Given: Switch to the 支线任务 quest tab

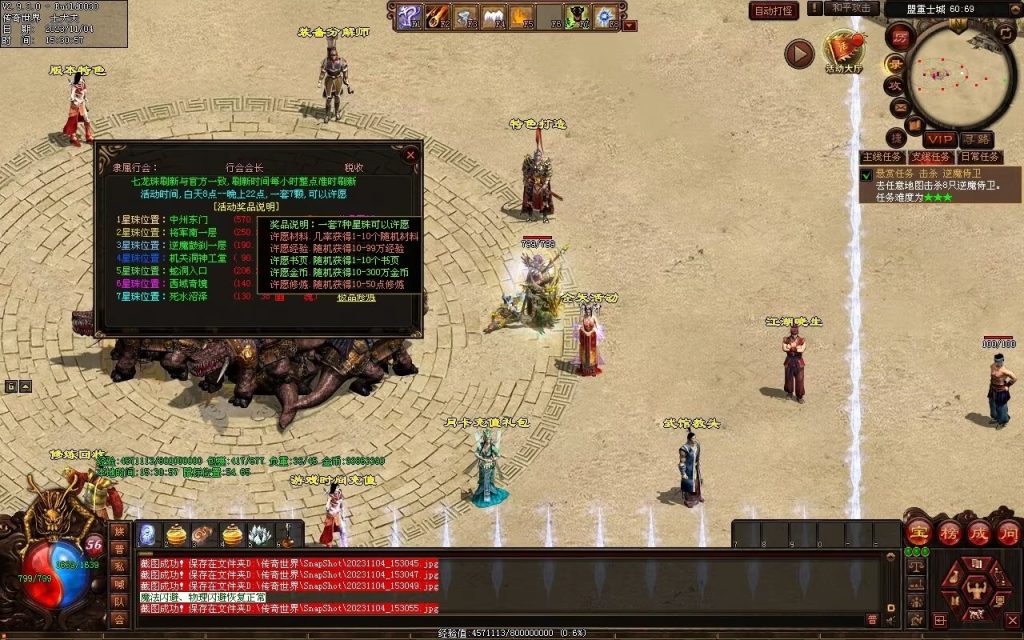Looking at the screenshot, I should click(x=931, y=157).
